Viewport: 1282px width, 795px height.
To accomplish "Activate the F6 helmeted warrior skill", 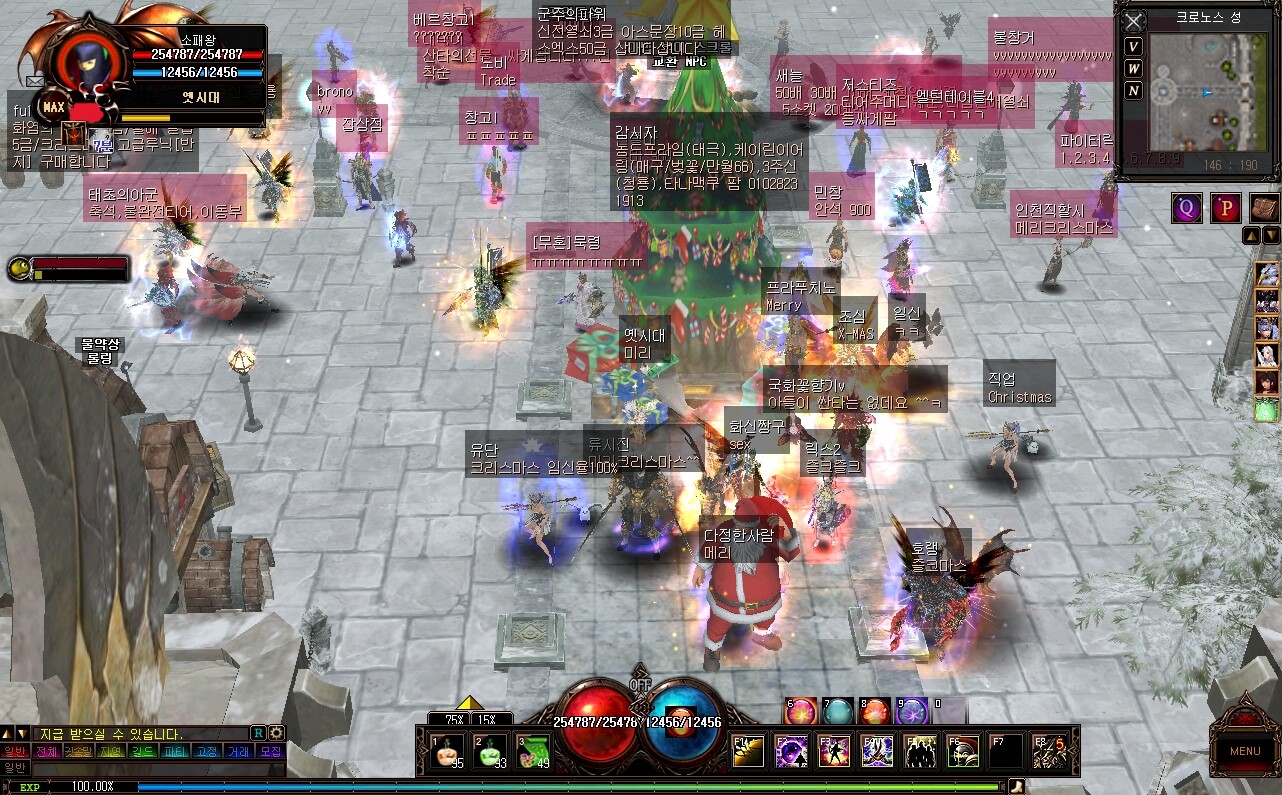I will tap(963, 751).
